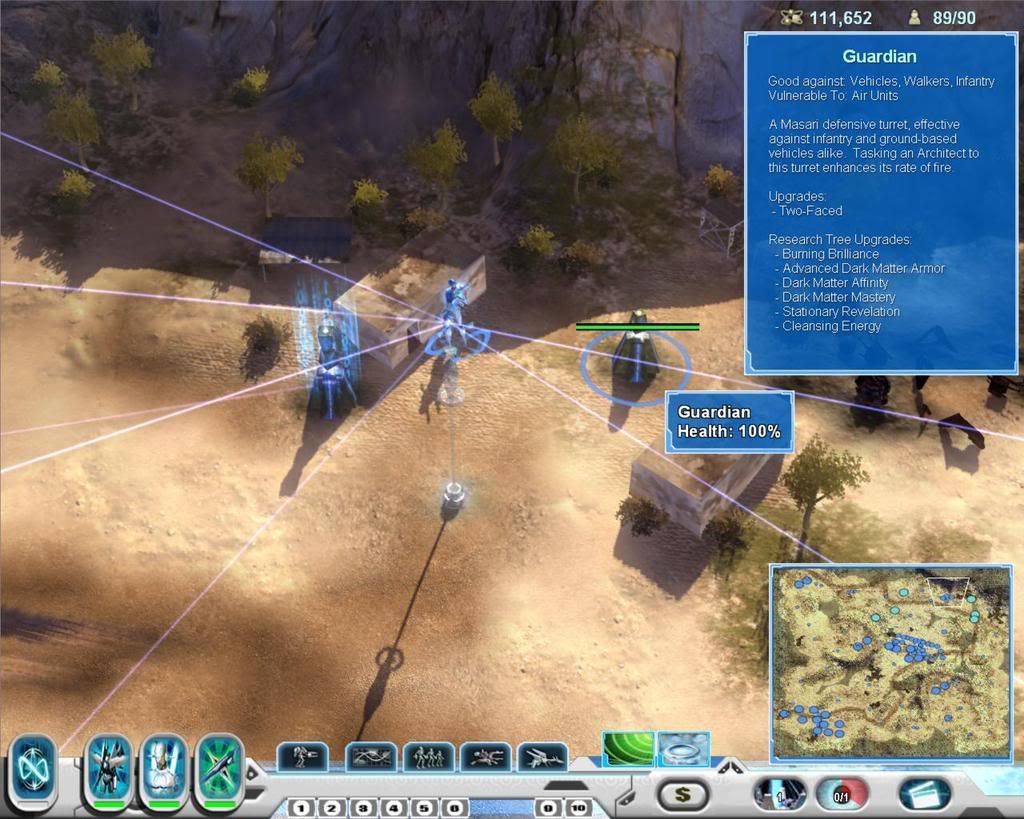The width and height of the screenshot is (1024, 819).
Task: Select the winged mech hero portrait
Action: (109, 770)
